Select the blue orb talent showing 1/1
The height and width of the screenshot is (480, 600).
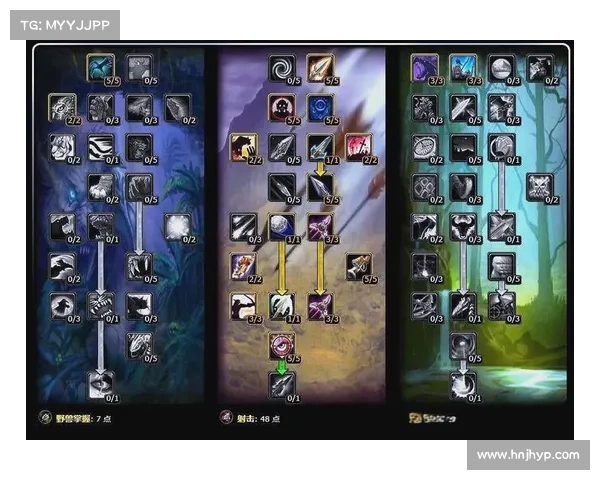[x=282, y=226]
